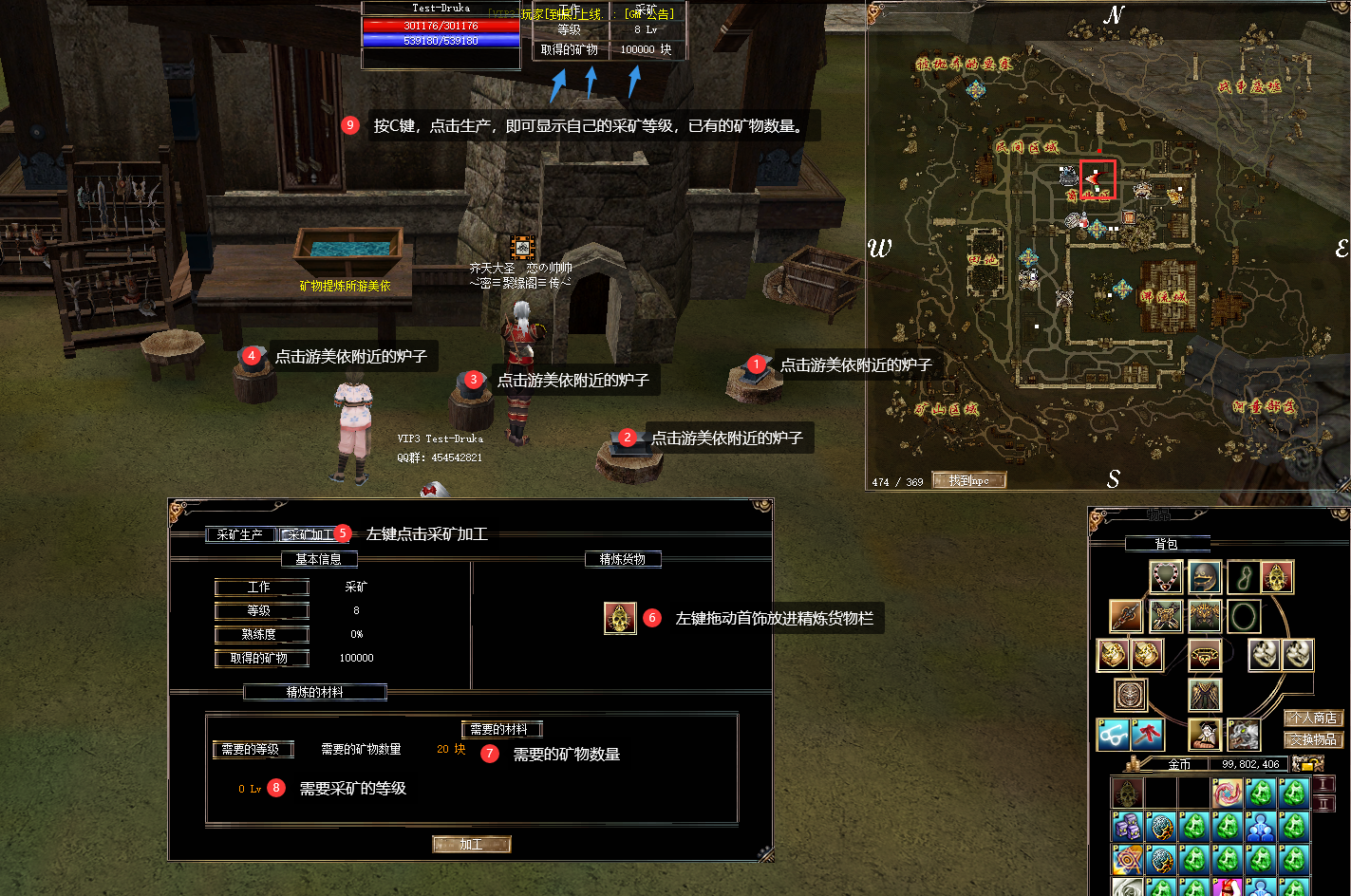Select the heart necklace equipment slot
The width and height of the screenshot is (1351, 896).
[x=1166, y=576]
